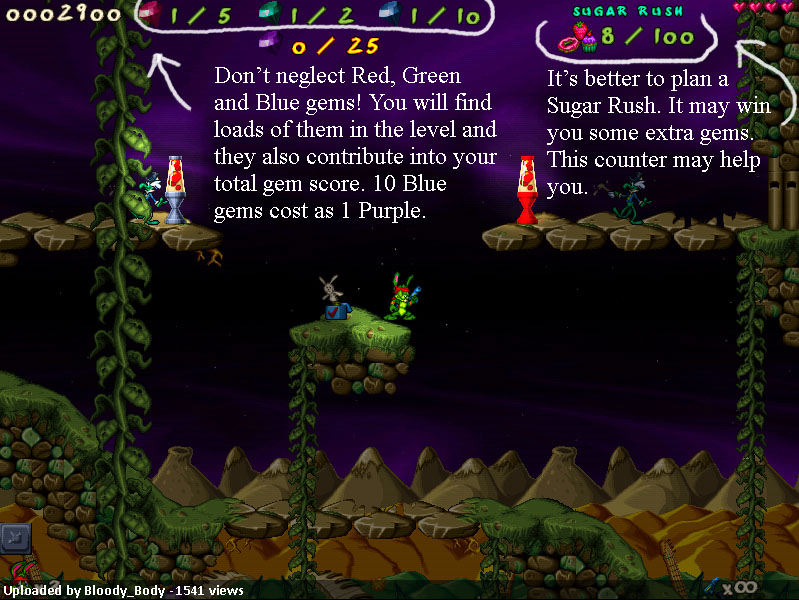This screenshot has width=799, height=600.
Task: Select the blaster weapon icon
Action: tap(711, 584)
